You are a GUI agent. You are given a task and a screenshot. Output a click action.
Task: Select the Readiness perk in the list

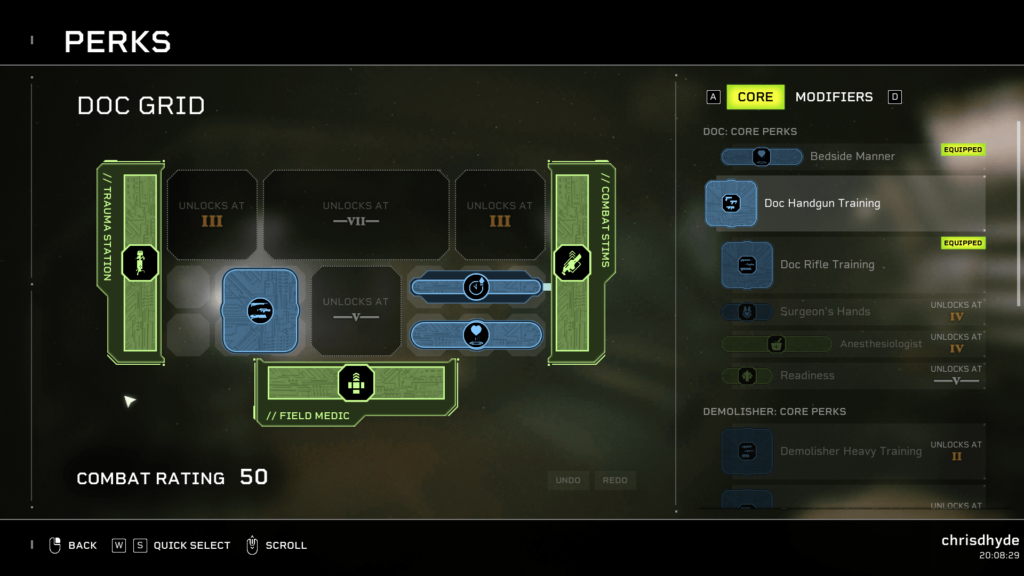[x=807, y=376]
